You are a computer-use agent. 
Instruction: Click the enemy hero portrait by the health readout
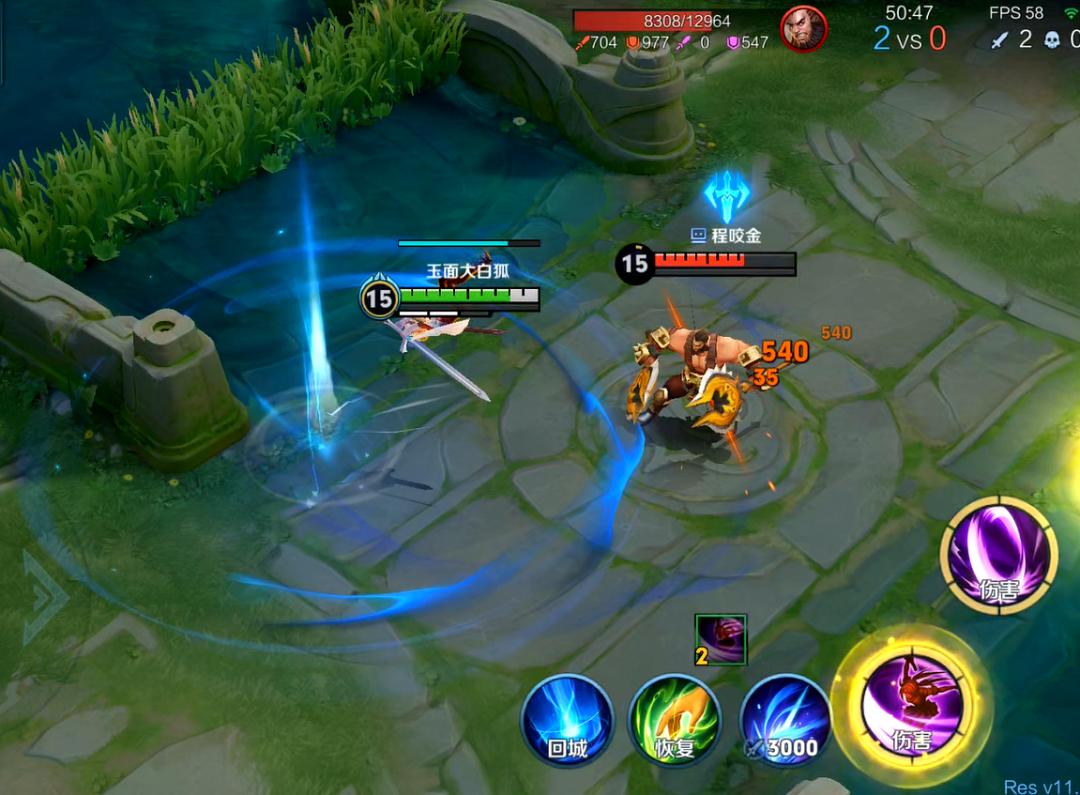pos(803,29)
